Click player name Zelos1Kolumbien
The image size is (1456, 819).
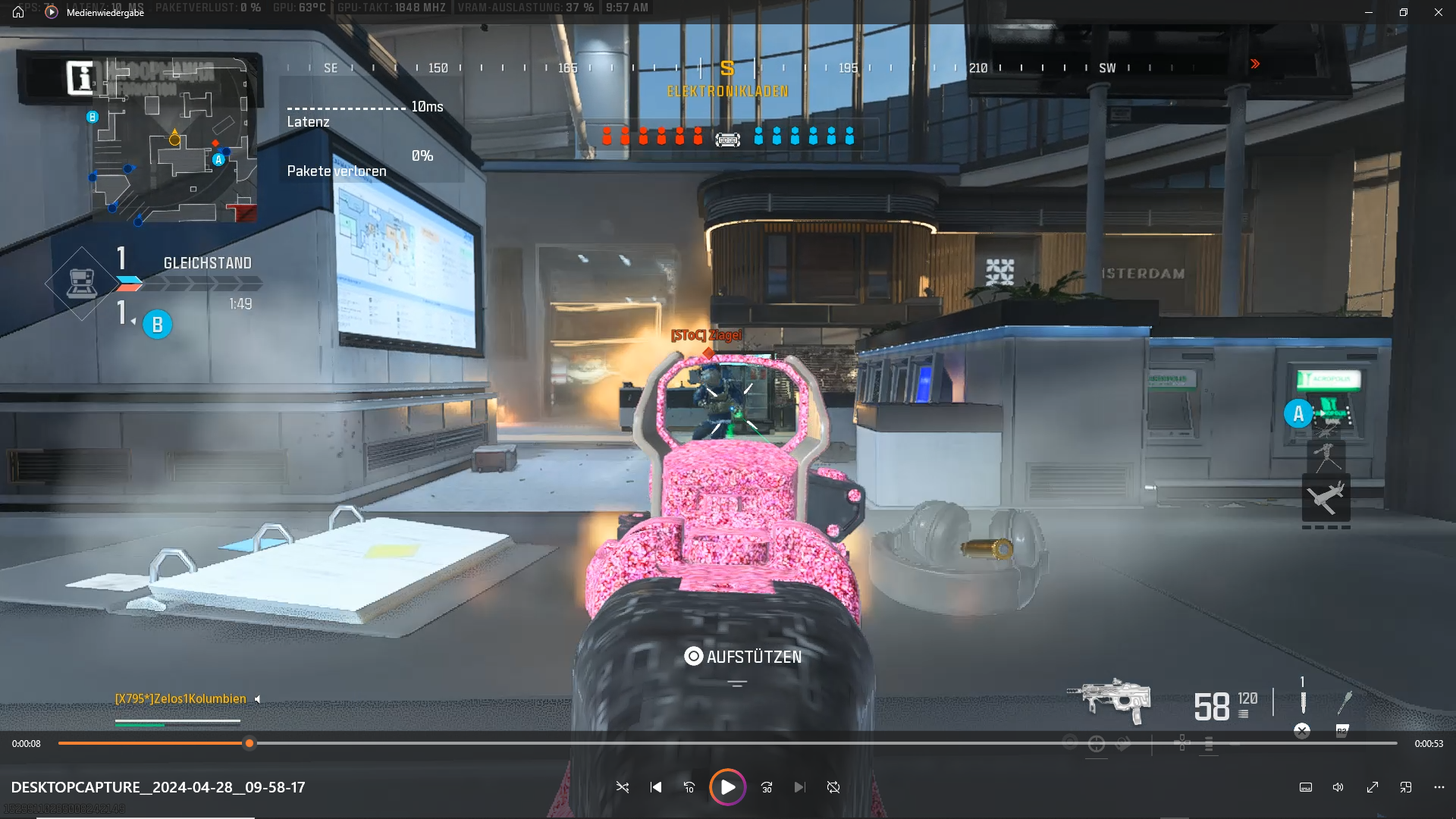(x=180, y=699)
